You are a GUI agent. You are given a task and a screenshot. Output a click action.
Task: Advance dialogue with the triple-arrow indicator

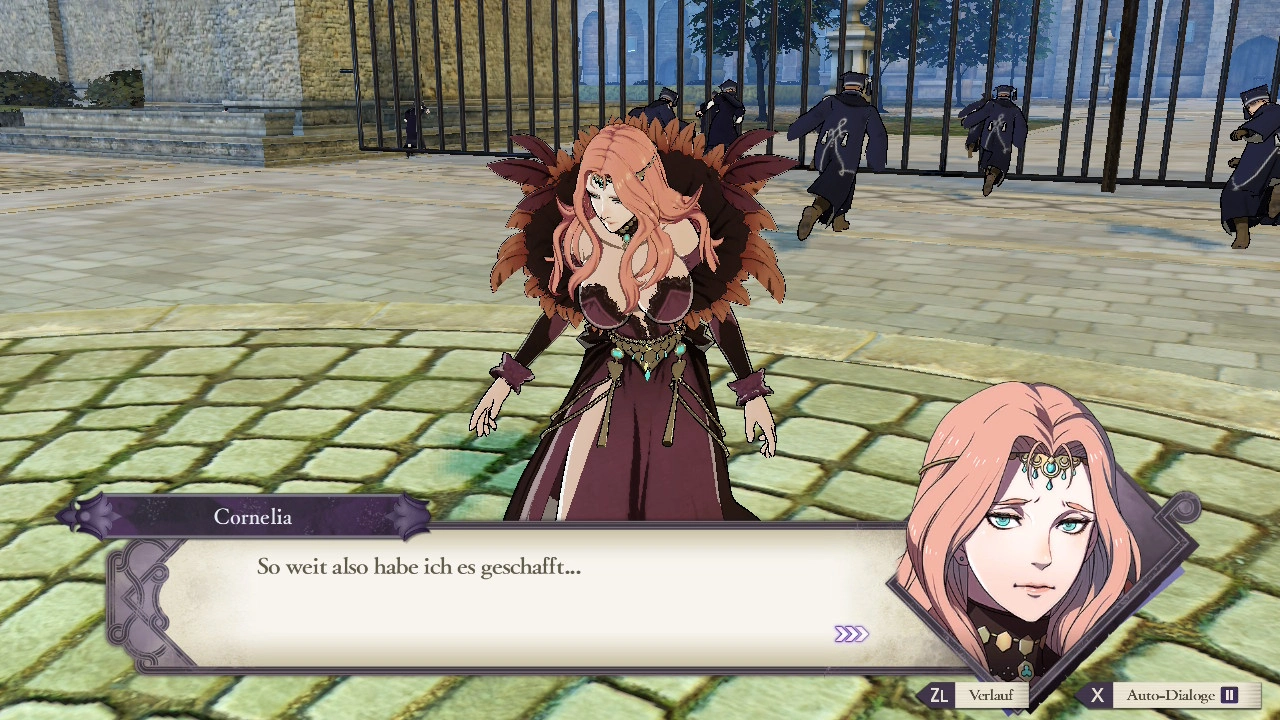tap(851, 634)
